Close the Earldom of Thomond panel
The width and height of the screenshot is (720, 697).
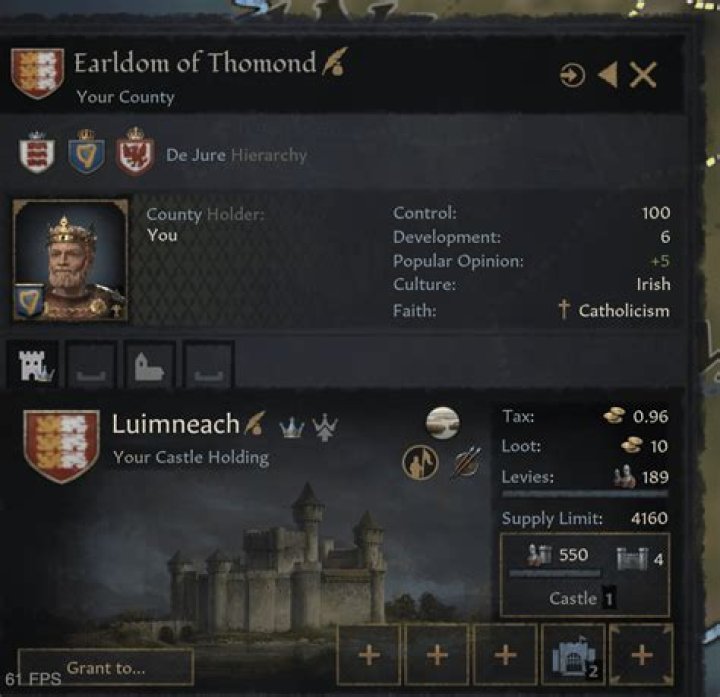[644, 74]
